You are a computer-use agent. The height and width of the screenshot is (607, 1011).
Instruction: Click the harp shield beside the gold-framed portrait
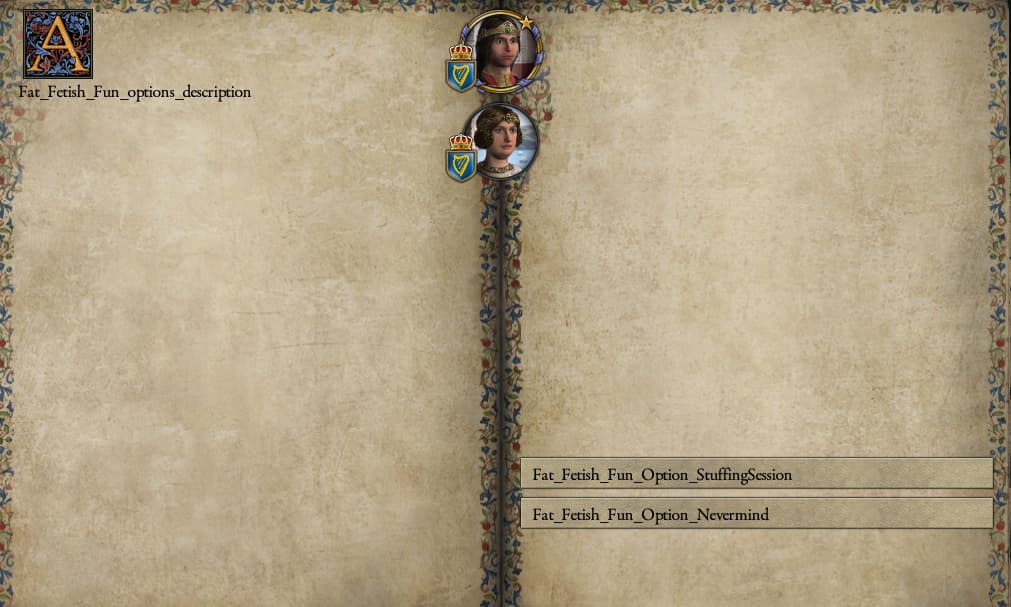click(x=461, y=72)
